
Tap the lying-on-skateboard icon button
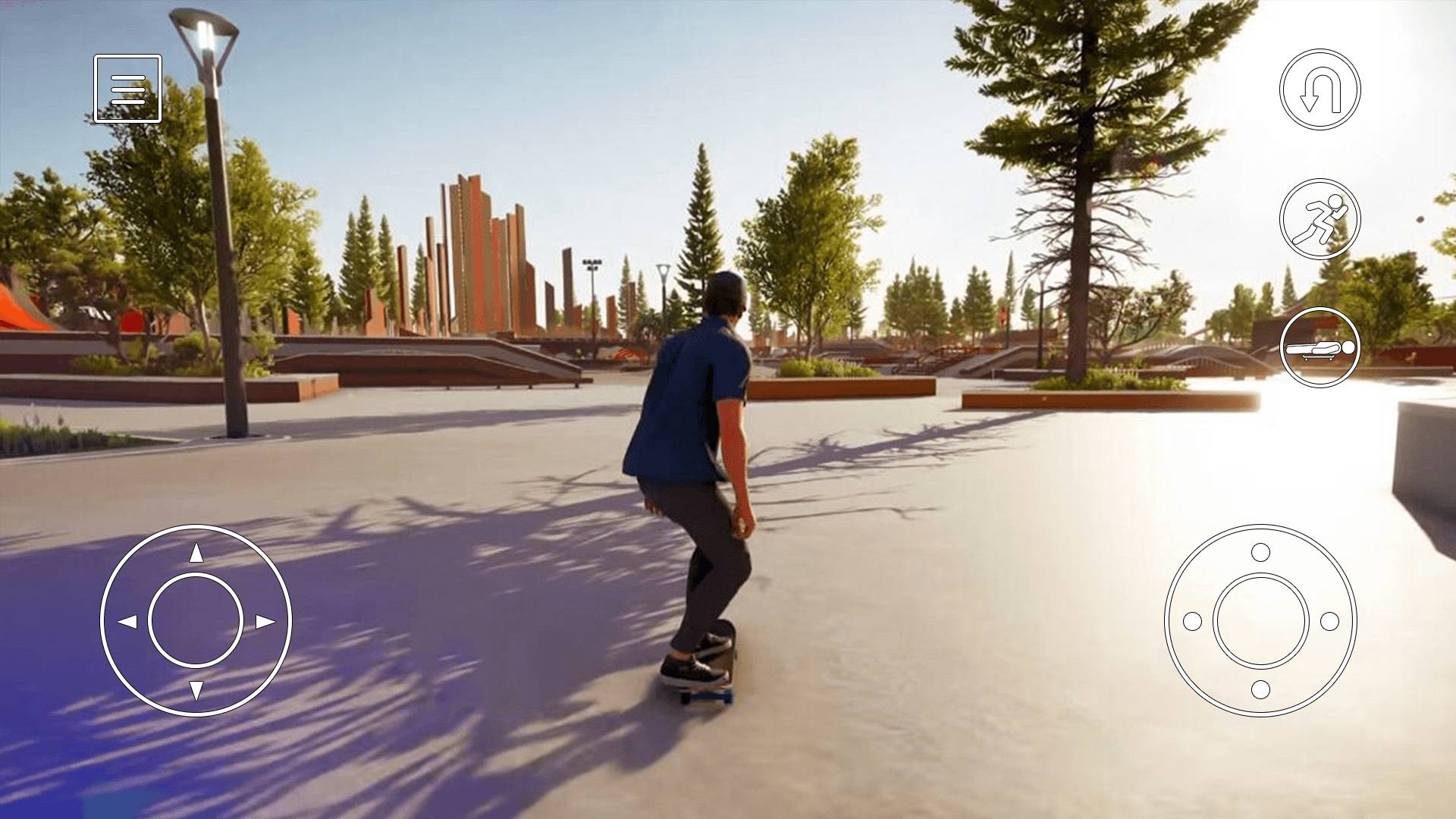(x=1319, y=347)
